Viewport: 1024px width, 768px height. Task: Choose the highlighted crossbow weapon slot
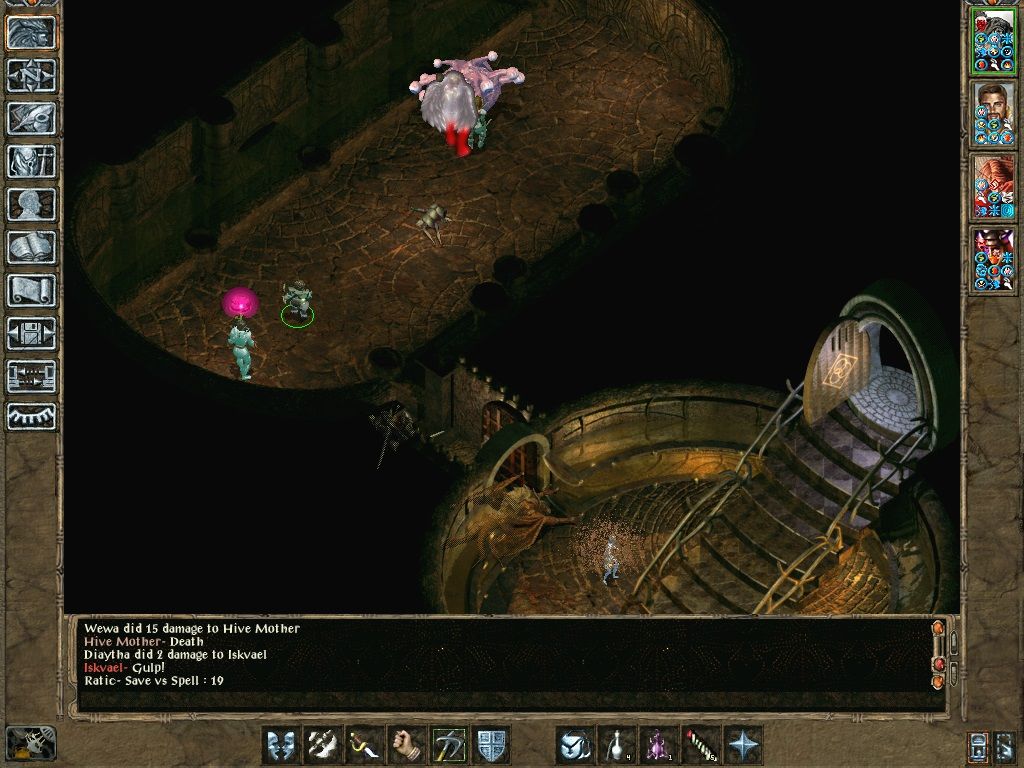tap(449, 745)
